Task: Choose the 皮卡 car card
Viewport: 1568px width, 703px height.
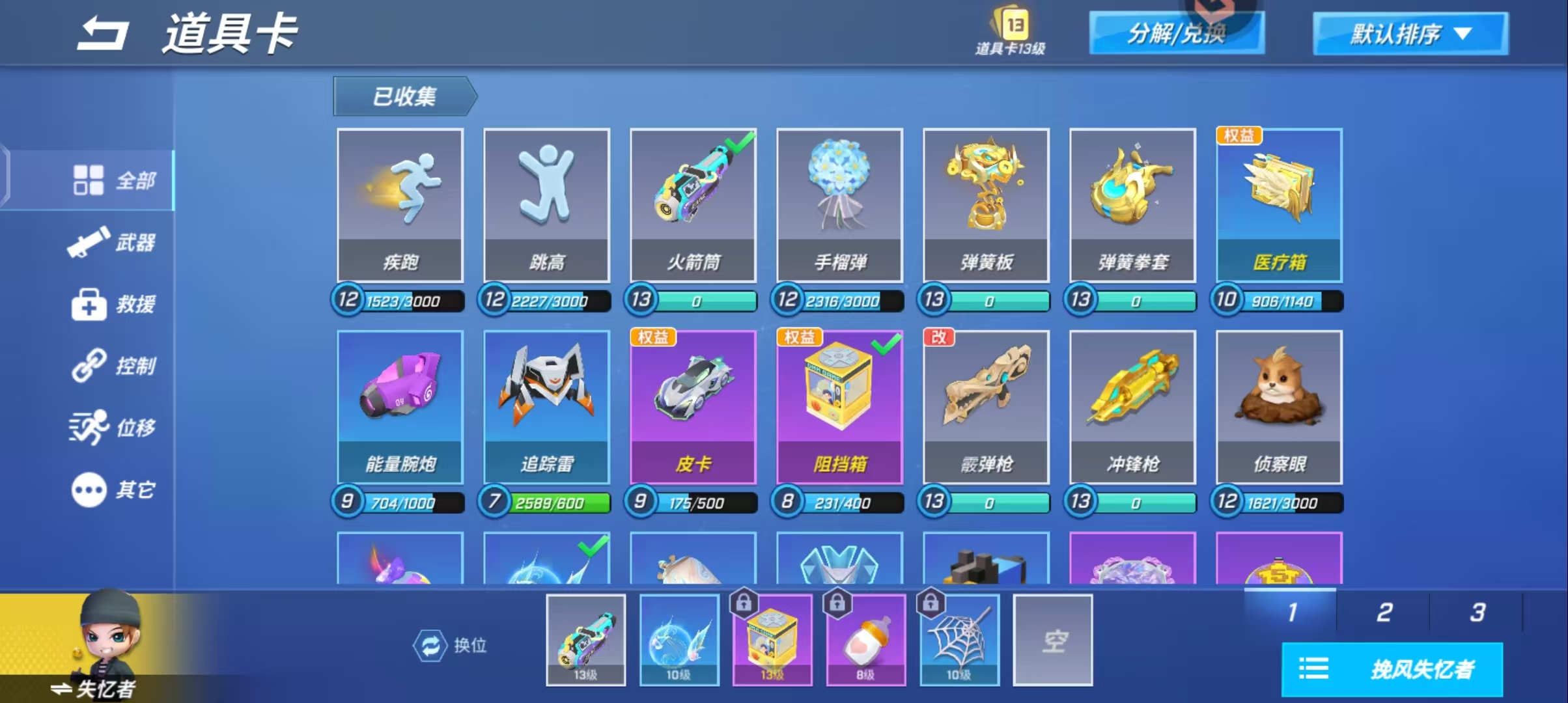Action: click(693, 407)
